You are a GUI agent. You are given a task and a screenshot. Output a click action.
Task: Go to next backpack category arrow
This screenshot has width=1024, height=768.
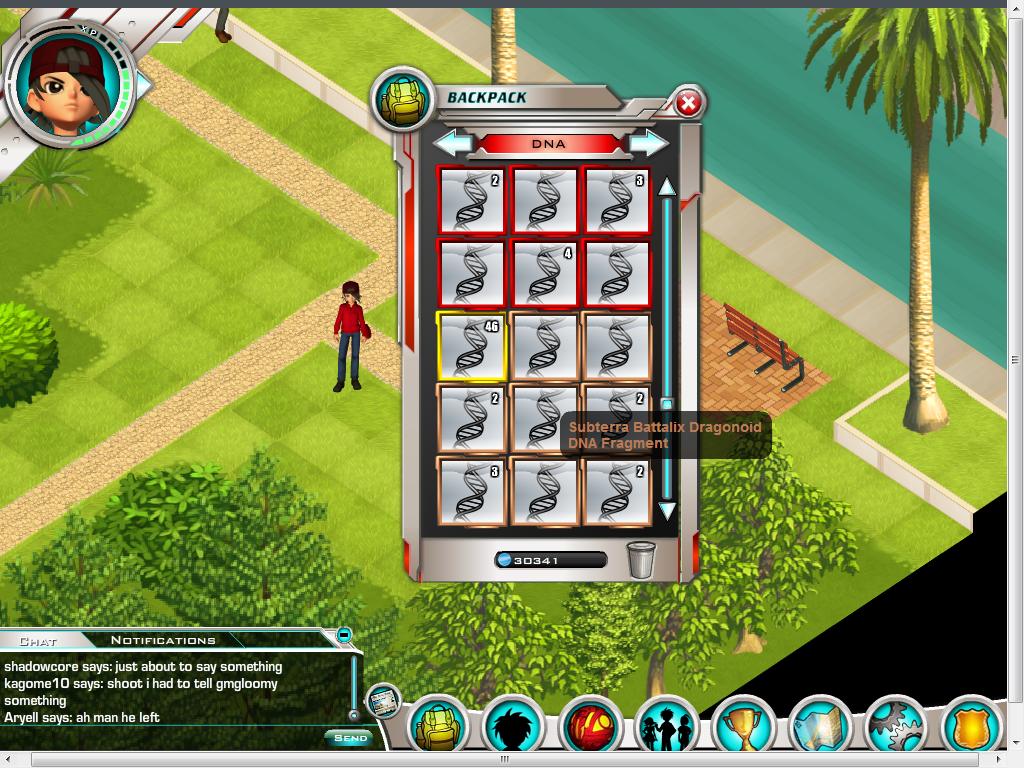point(649,143)
